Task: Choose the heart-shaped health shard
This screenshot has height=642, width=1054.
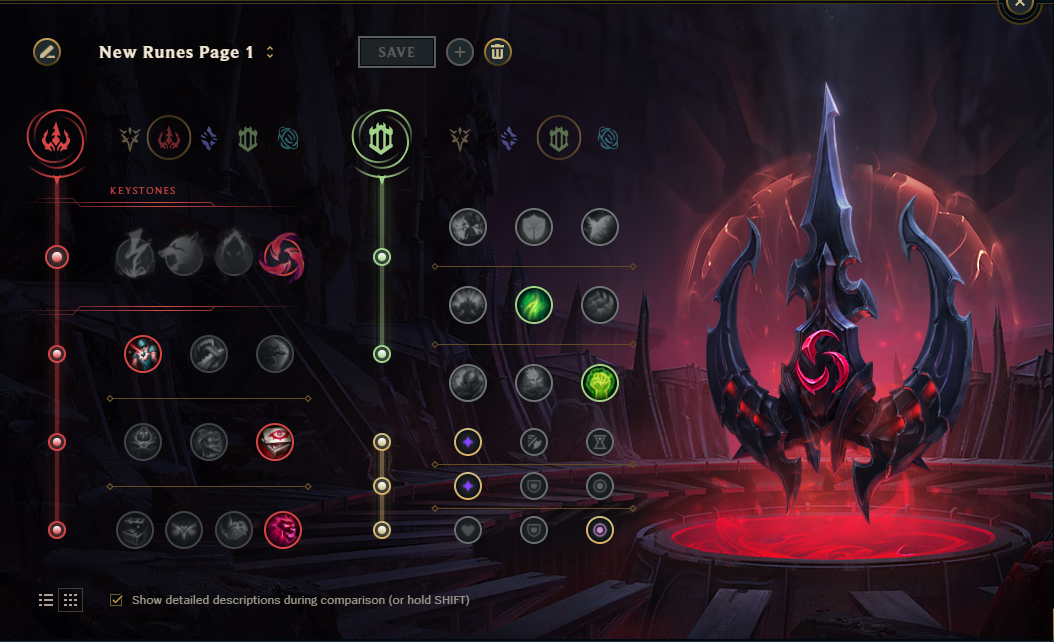Action: click(468, 530)
